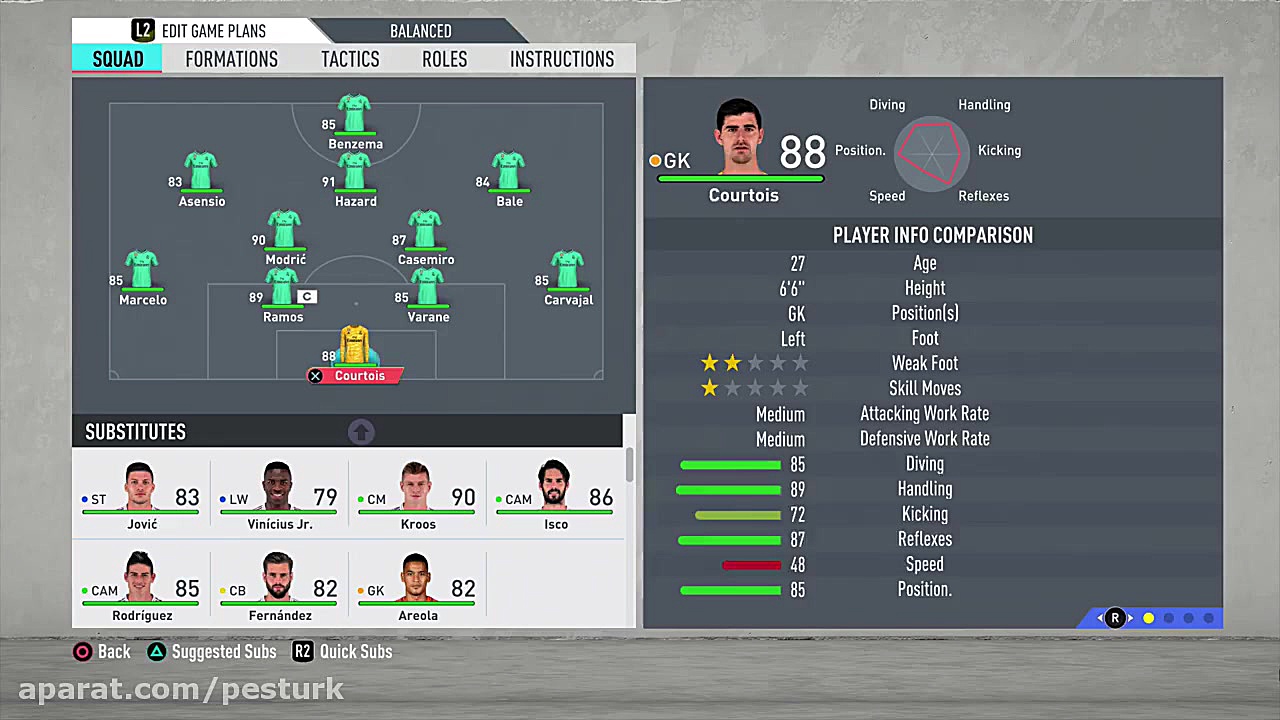Open the Tactics tab
Screen dimensions: 1280x720
coord(350,59)
